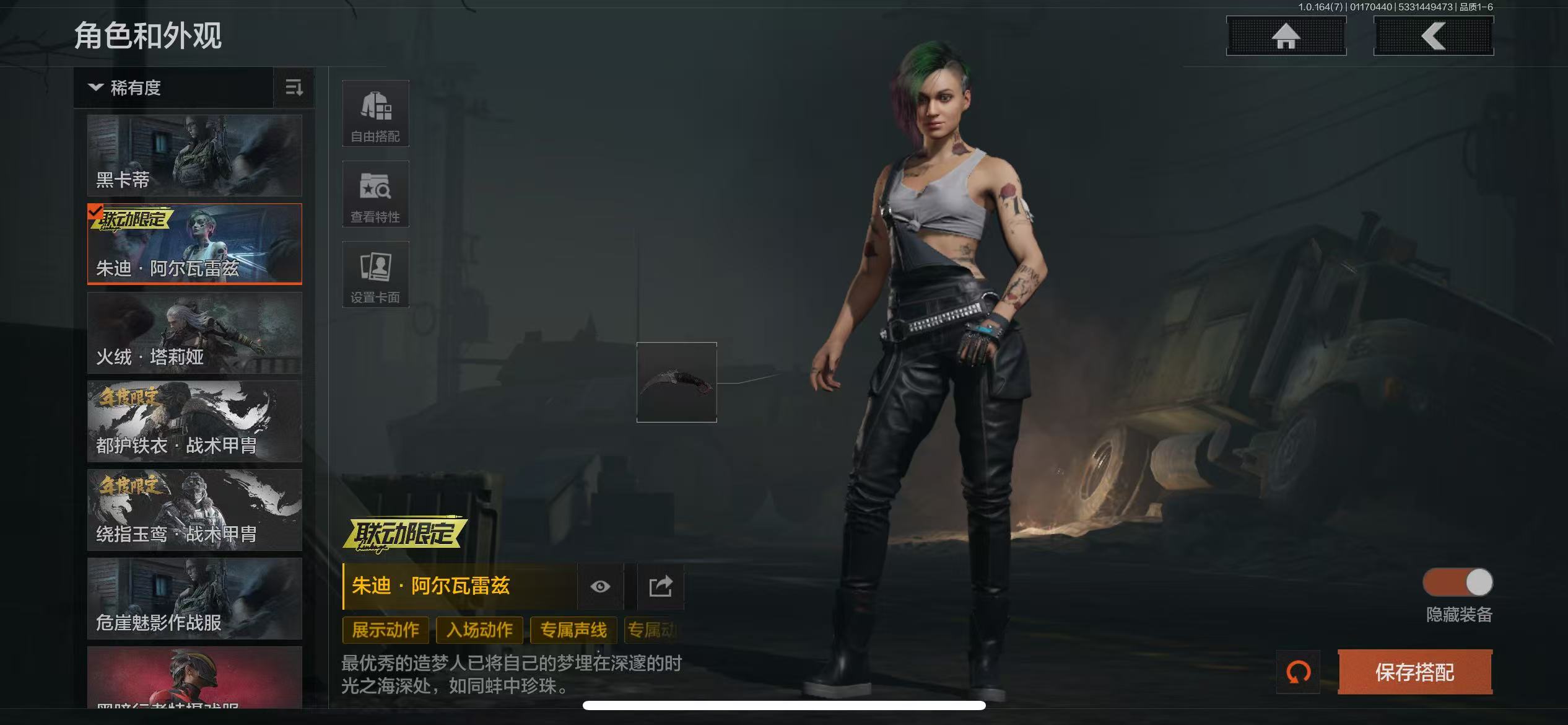Switch to the 入场动作 tab
The height and width of the screenshot is (725, 1568).
pyautogui.click(x=479, y=630)
